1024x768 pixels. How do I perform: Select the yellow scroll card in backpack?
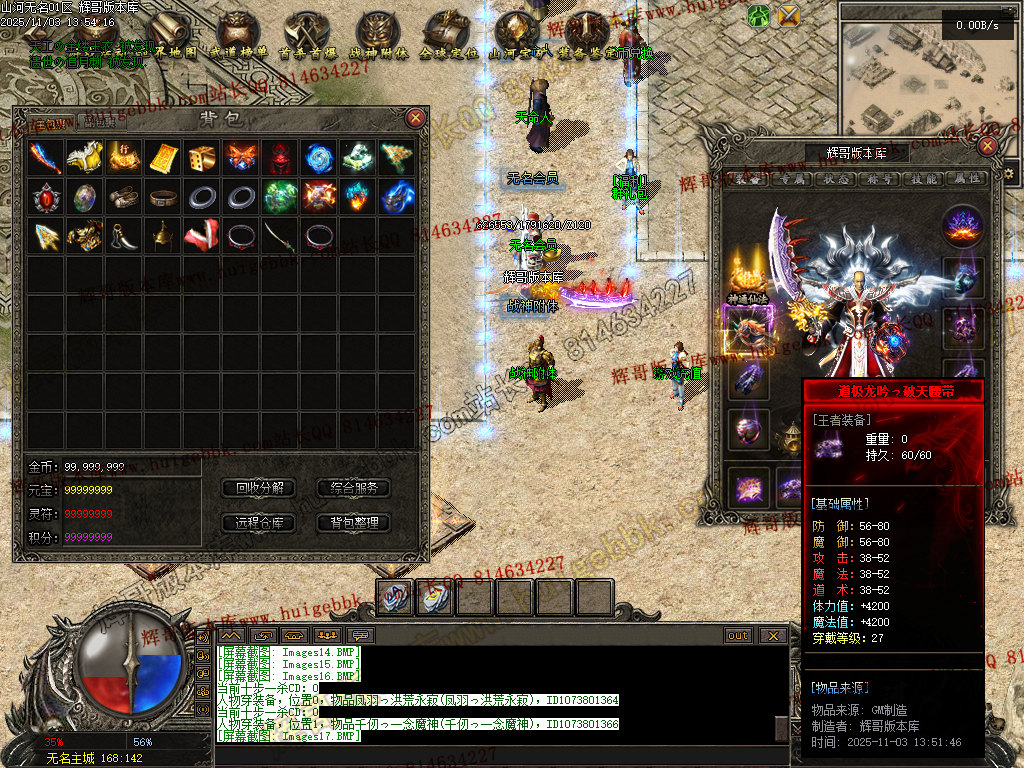(x=162, y=157)
